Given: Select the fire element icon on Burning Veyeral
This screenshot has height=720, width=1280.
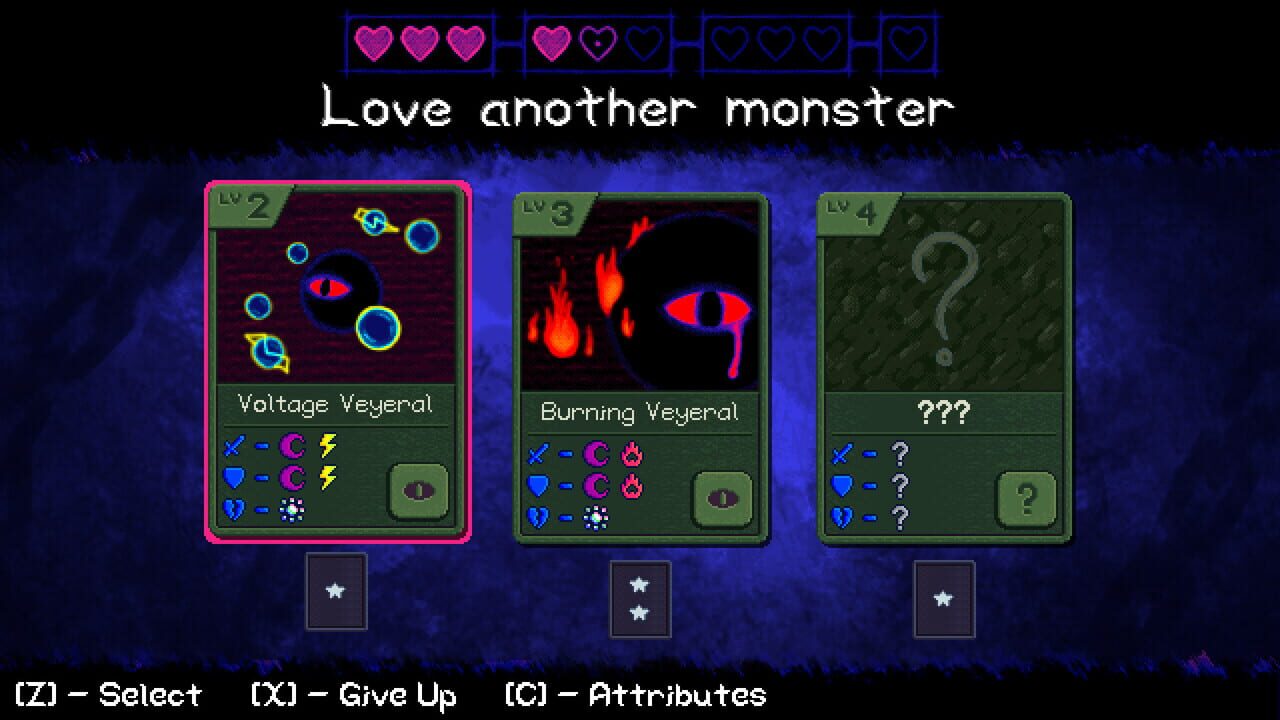Looking at the screenshot, I should tap(630, 455).
